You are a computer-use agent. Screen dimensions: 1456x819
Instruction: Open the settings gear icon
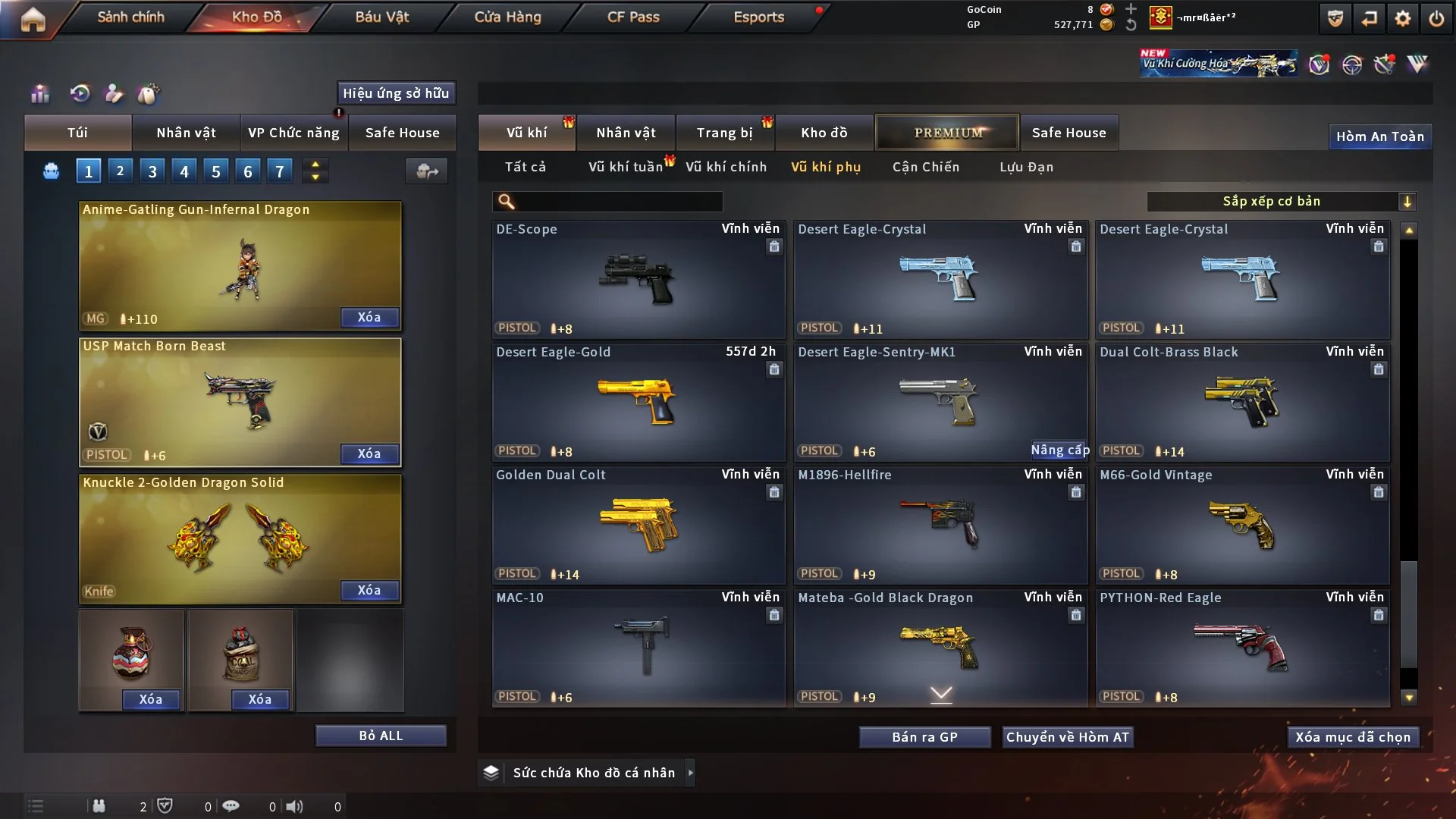tap(1403, 18)
